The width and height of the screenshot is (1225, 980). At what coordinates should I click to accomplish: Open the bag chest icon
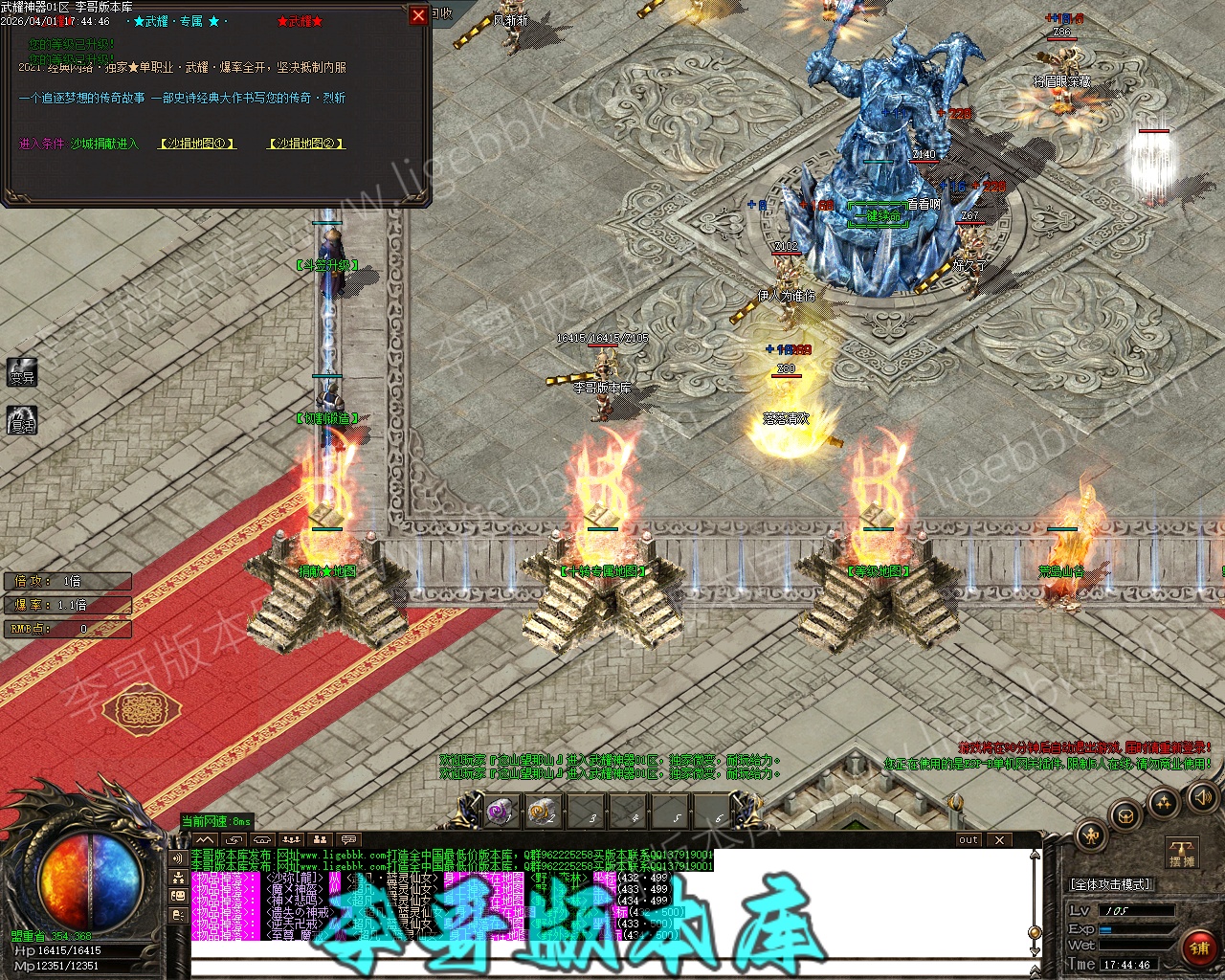[x=1126, y=816]
